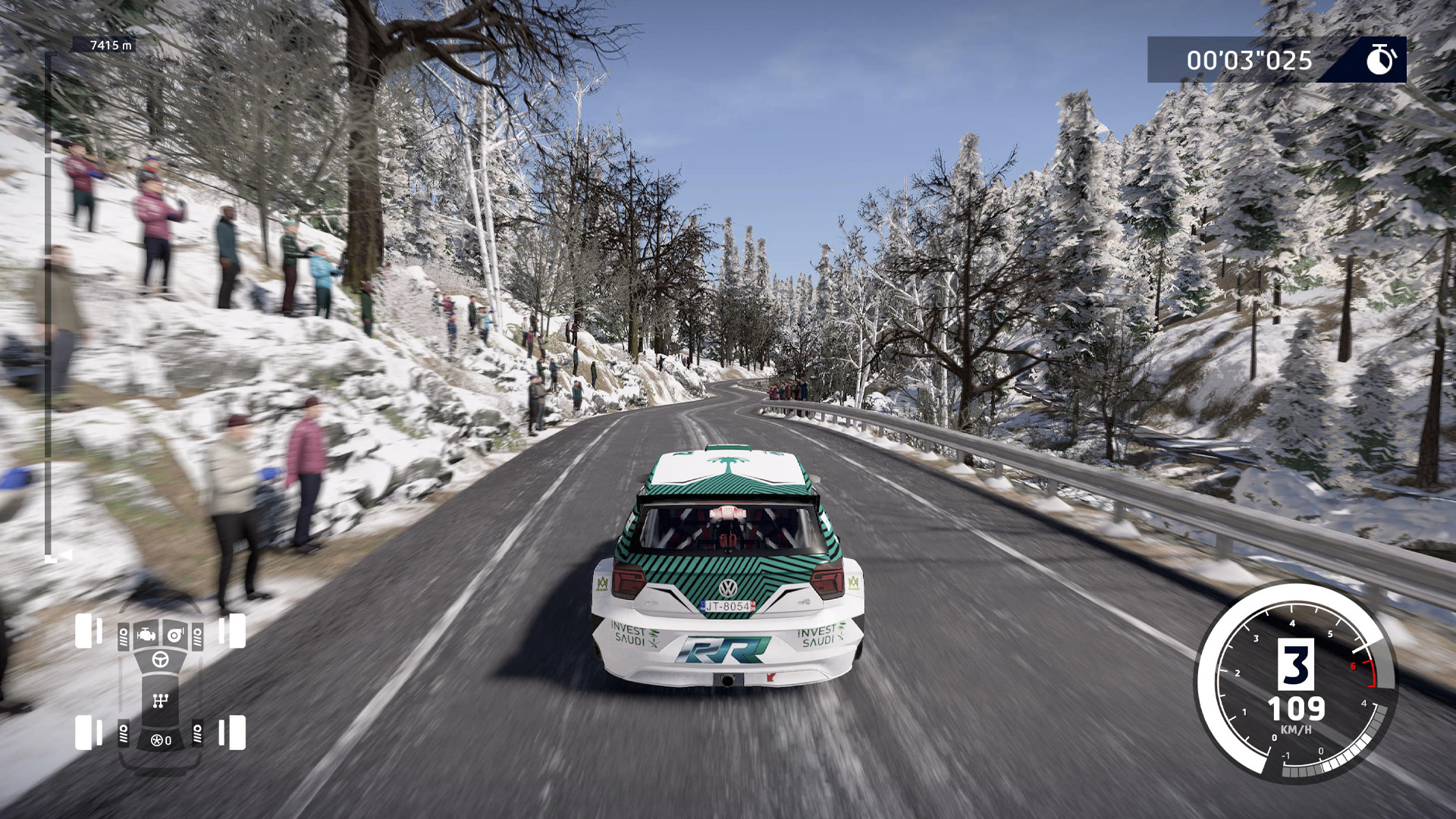
Task: Click the steering wheel damage icon
Action: point(160,660)
